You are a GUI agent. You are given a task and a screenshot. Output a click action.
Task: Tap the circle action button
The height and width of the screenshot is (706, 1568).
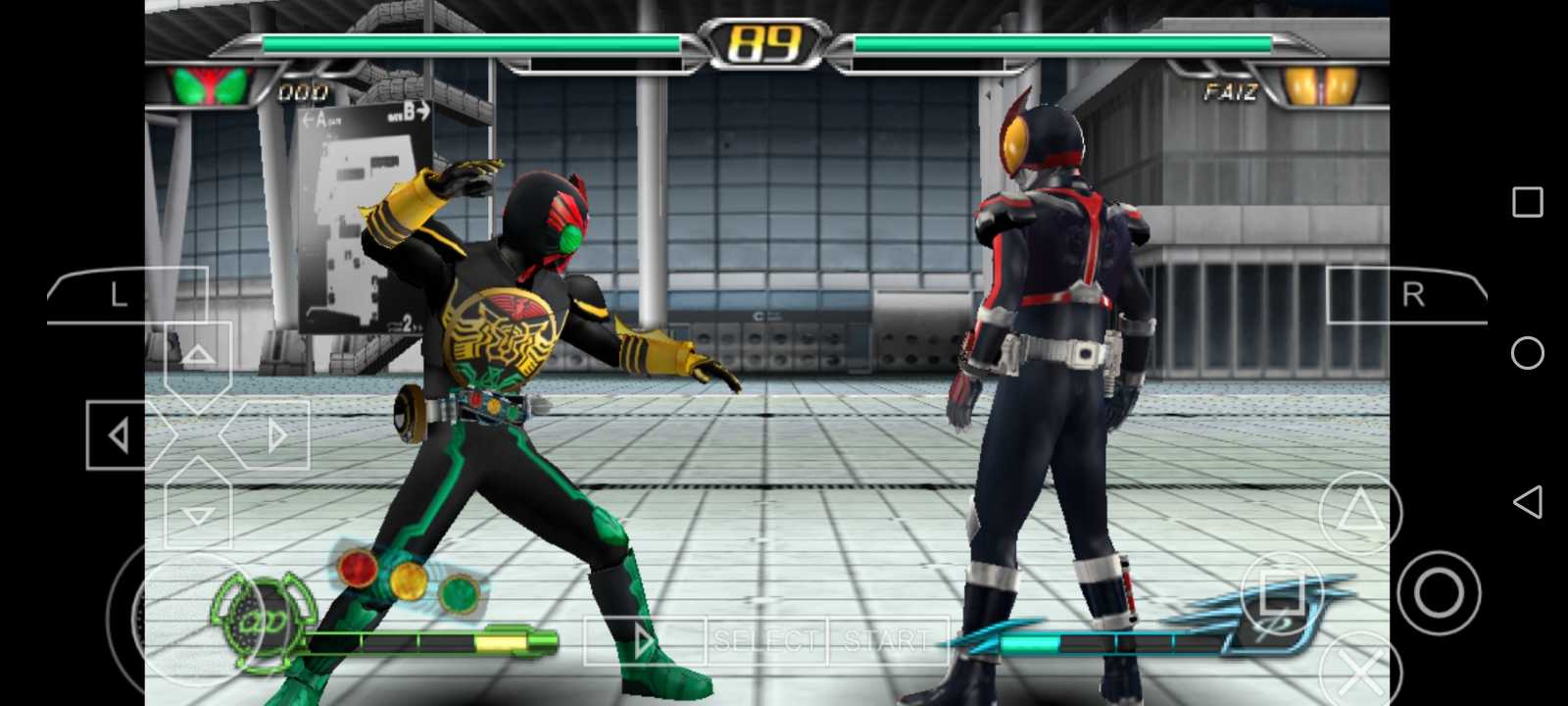(x=1439, y=592)
